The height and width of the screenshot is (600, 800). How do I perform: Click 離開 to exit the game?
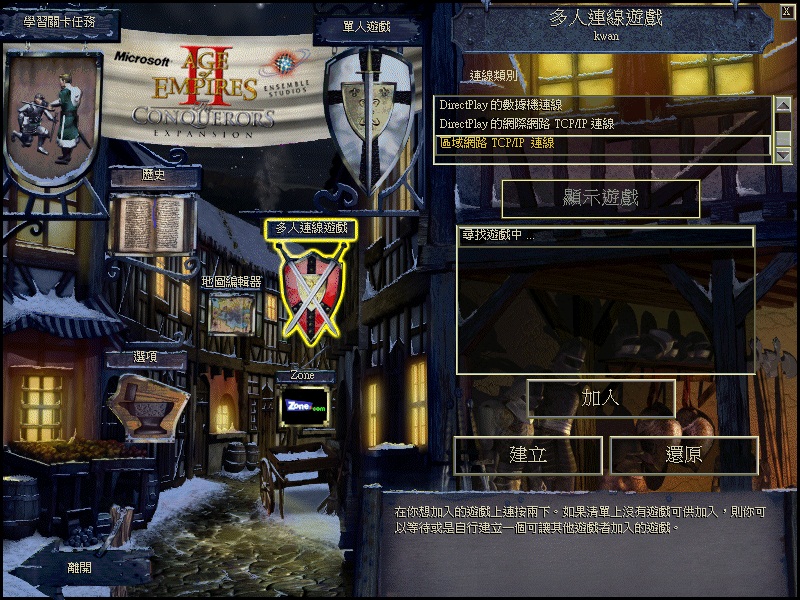(79, 566)
